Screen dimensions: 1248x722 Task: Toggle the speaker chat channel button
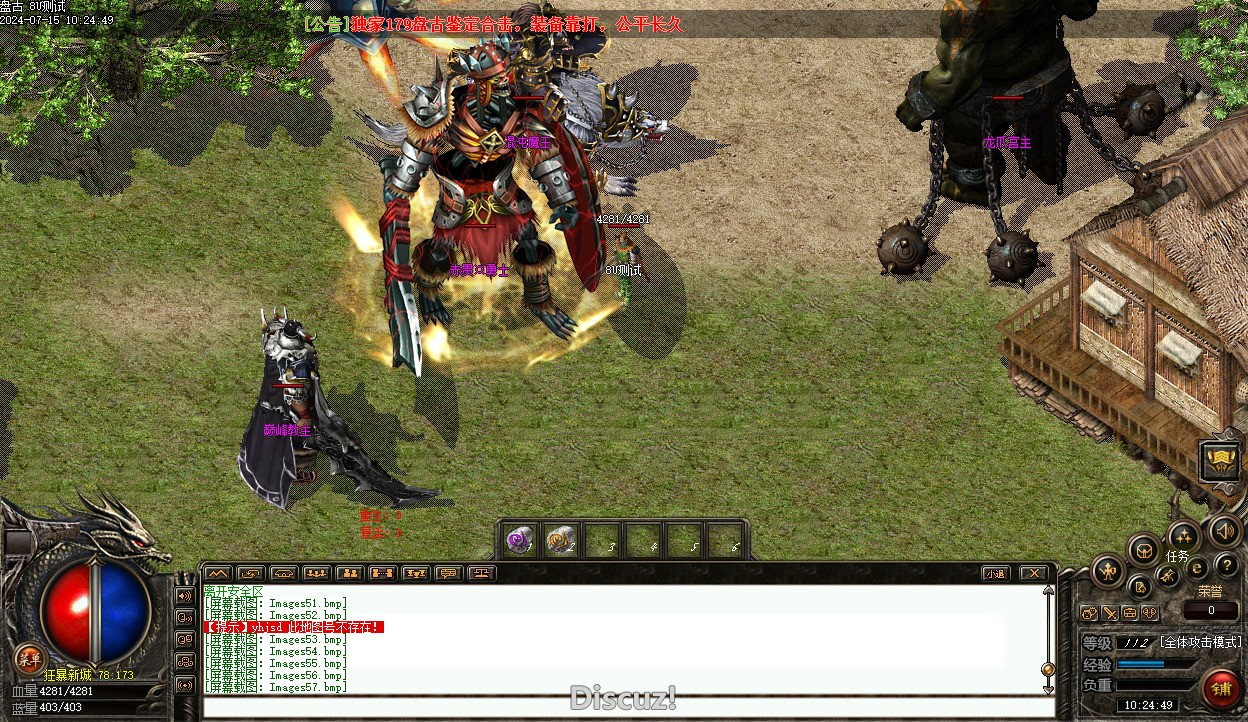185,595
